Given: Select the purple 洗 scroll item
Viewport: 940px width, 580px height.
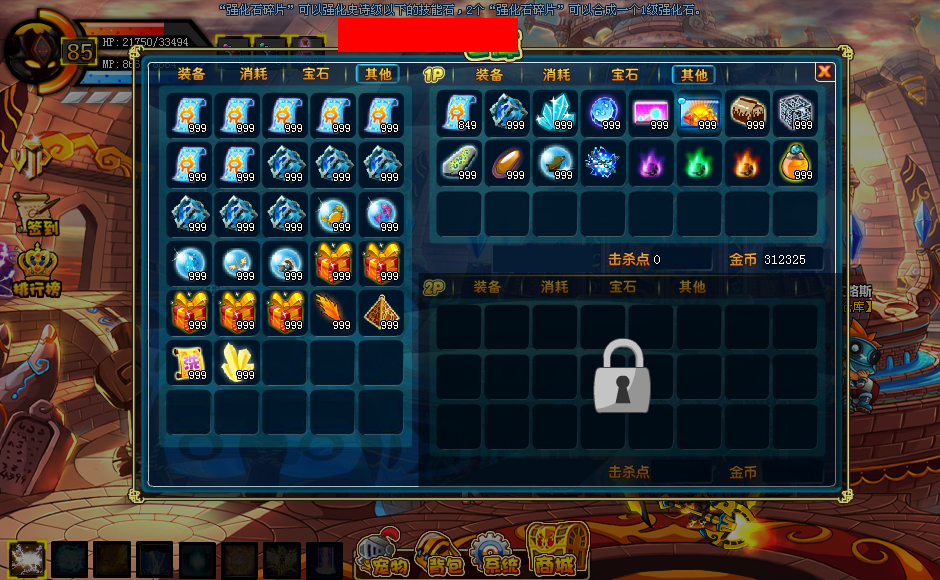Looking at the screenshot, I should point(189,361).
